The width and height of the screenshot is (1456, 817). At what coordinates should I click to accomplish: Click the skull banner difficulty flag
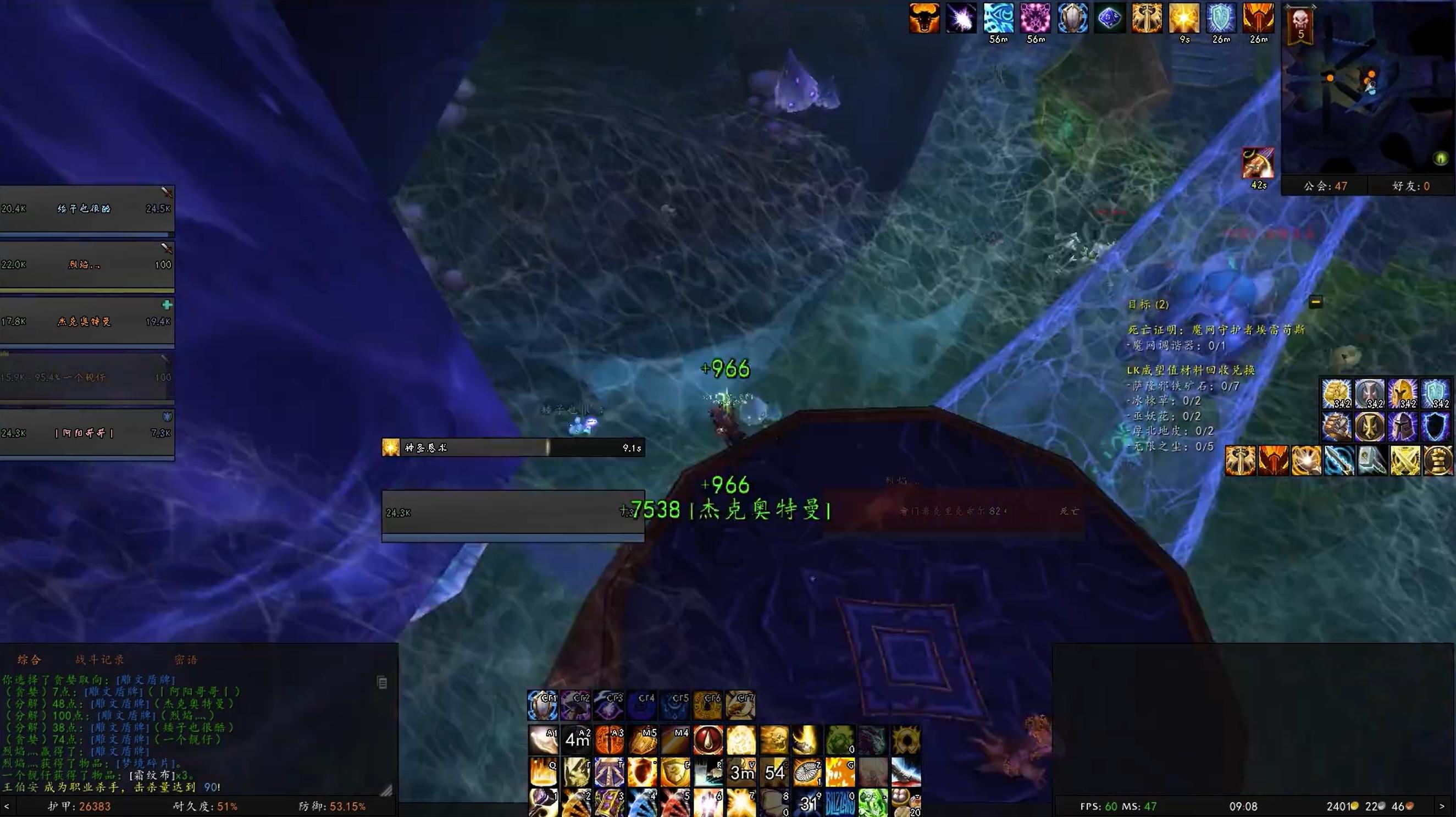1300,25
